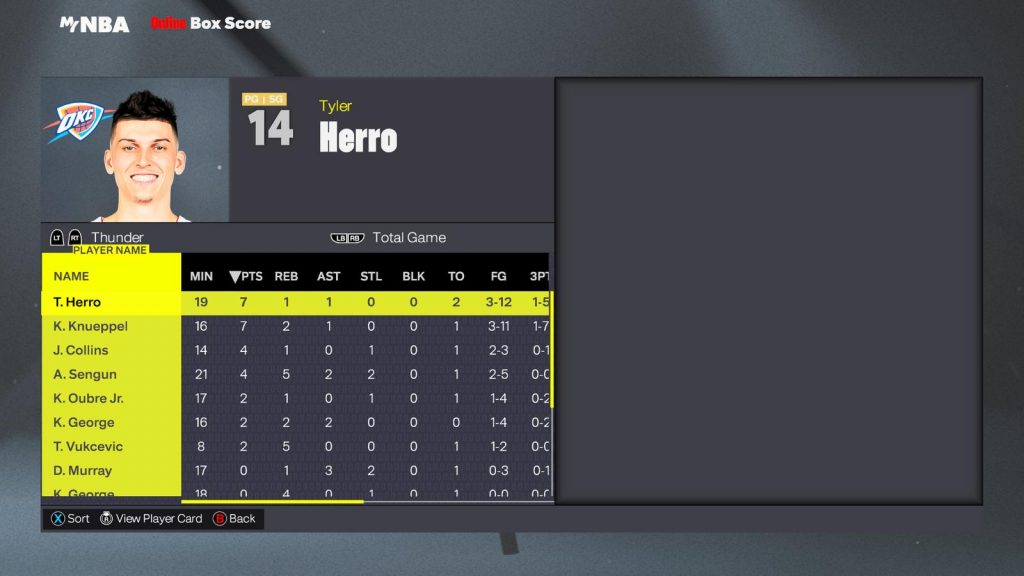This screenshot has height=576, width=1024.
Task: Sort by the FG column header
Action: [498, 276]
